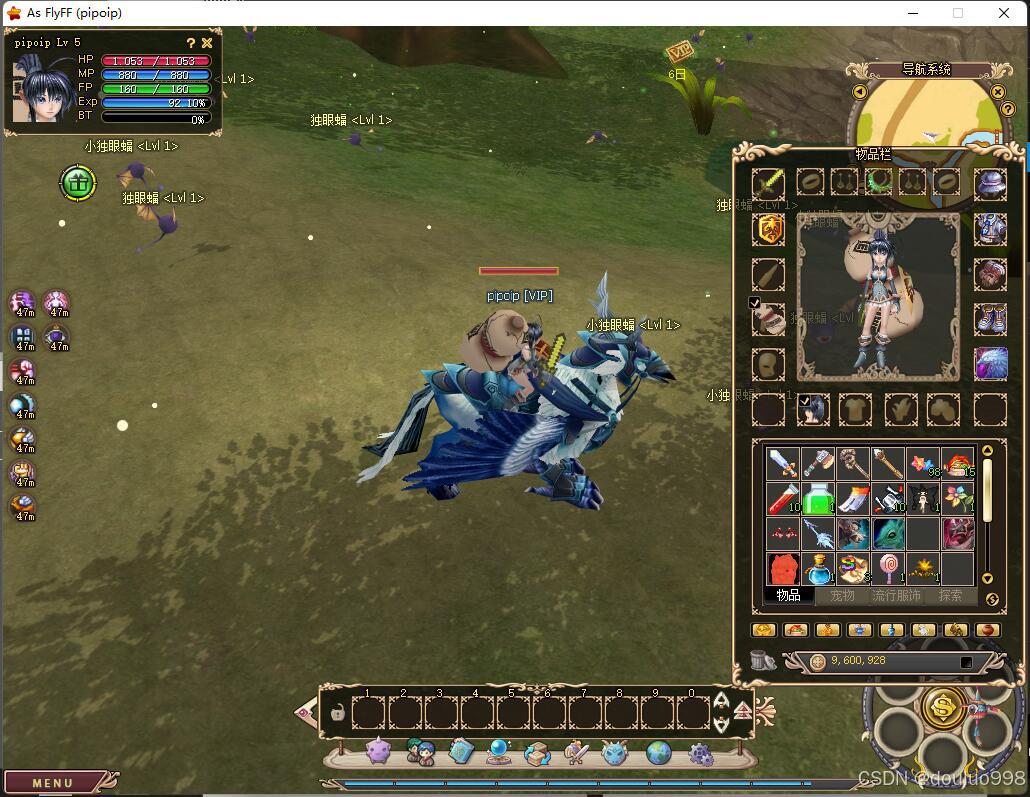Viewport: 1030px width, 797px height.
Task: Close the character status panel
Action: pos(207,43)
